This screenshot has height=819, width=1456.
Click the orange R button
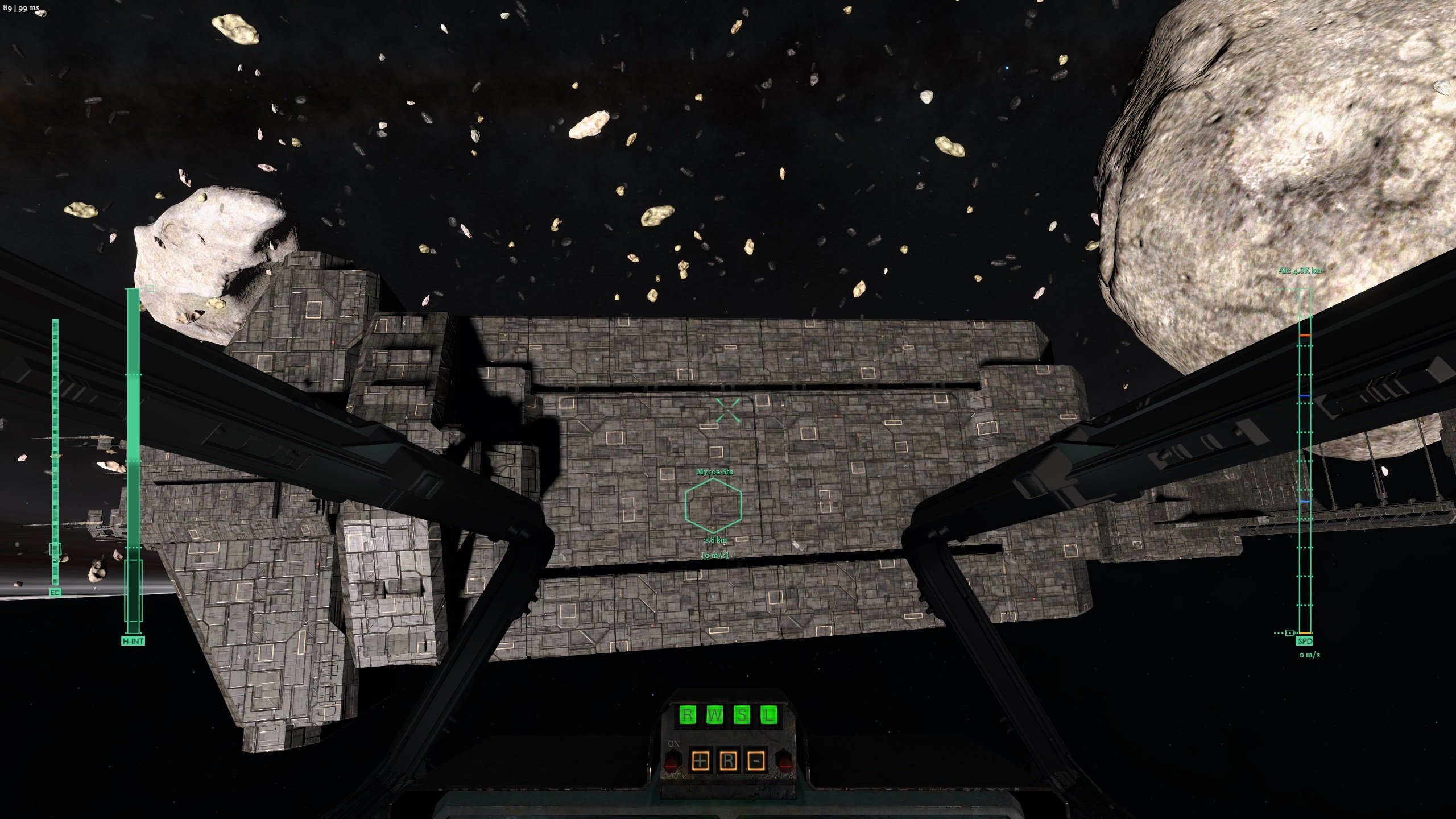(x=728, y=760)
